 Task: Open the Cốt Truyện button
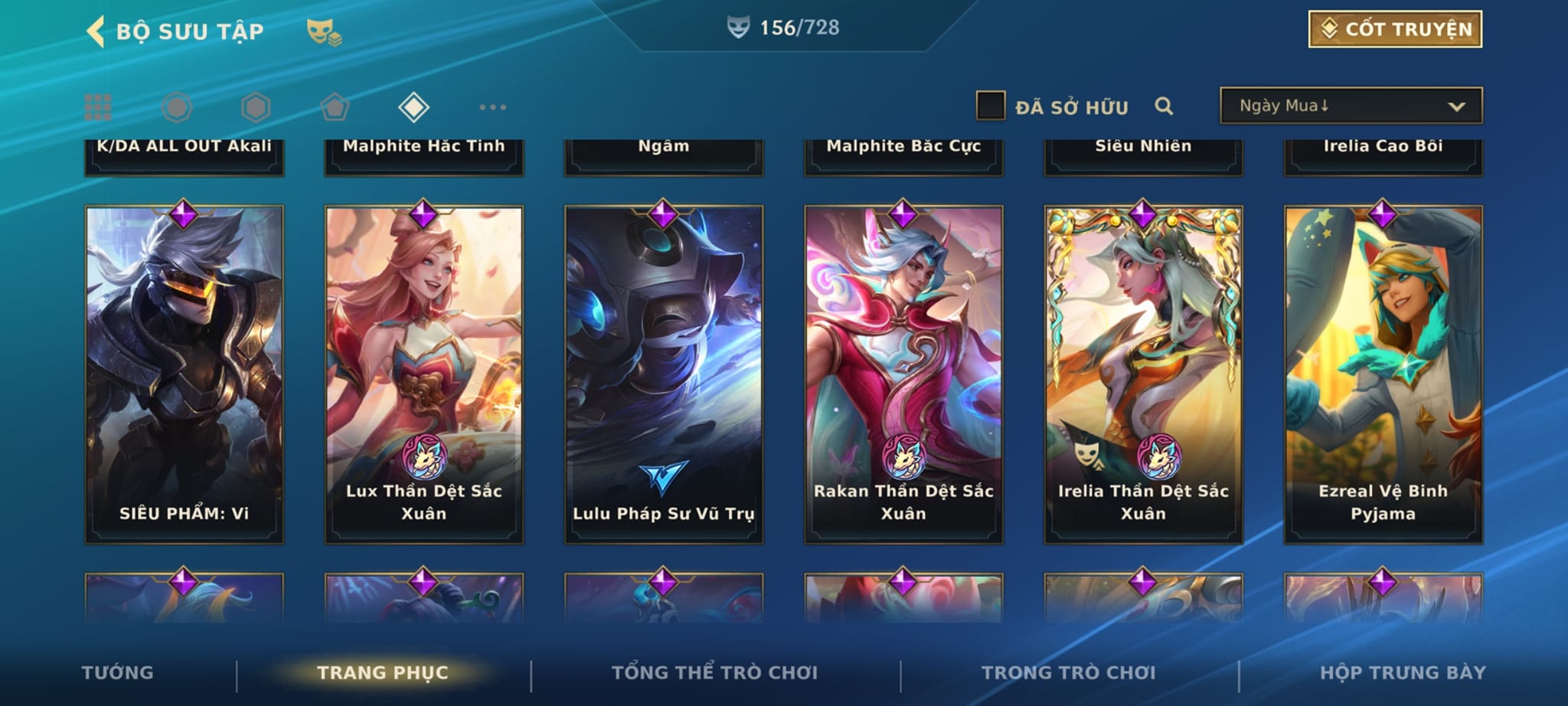[1395, 29]
